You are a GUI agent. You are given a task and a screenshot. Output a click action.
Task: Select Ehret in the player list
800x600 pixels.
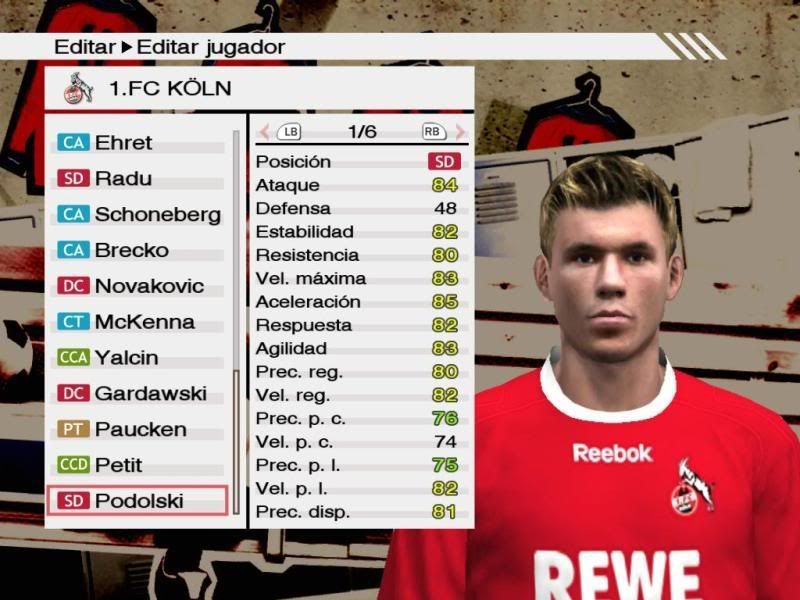click(x=138, y=143)
